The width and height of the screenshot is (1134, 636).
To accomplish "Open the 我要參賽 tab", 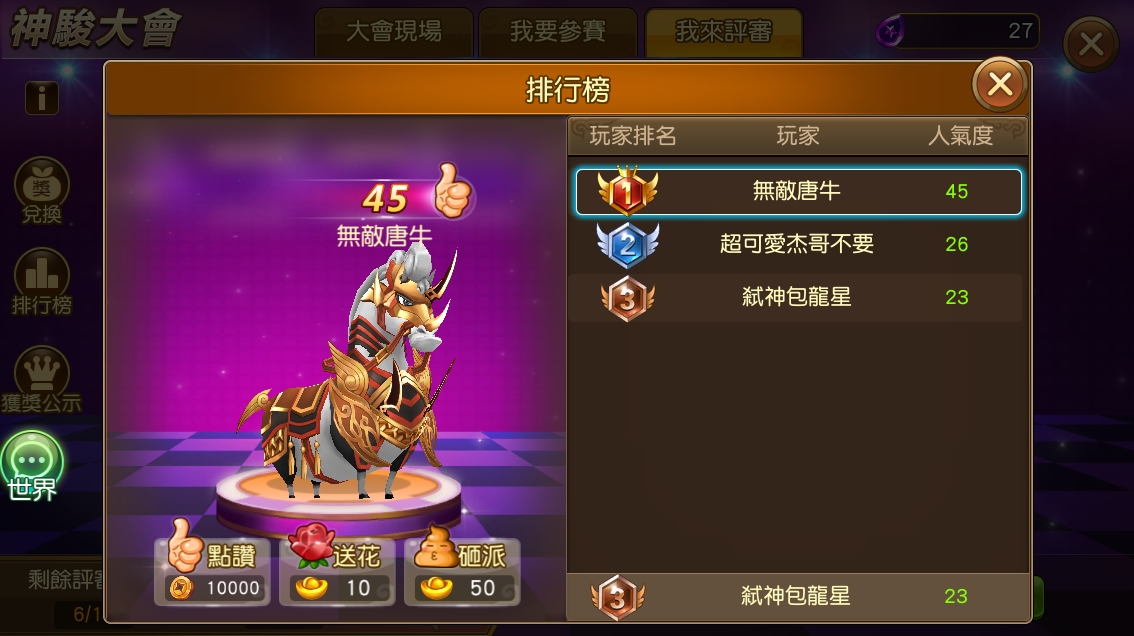I will pyautogui.click(x=557, y=32).
